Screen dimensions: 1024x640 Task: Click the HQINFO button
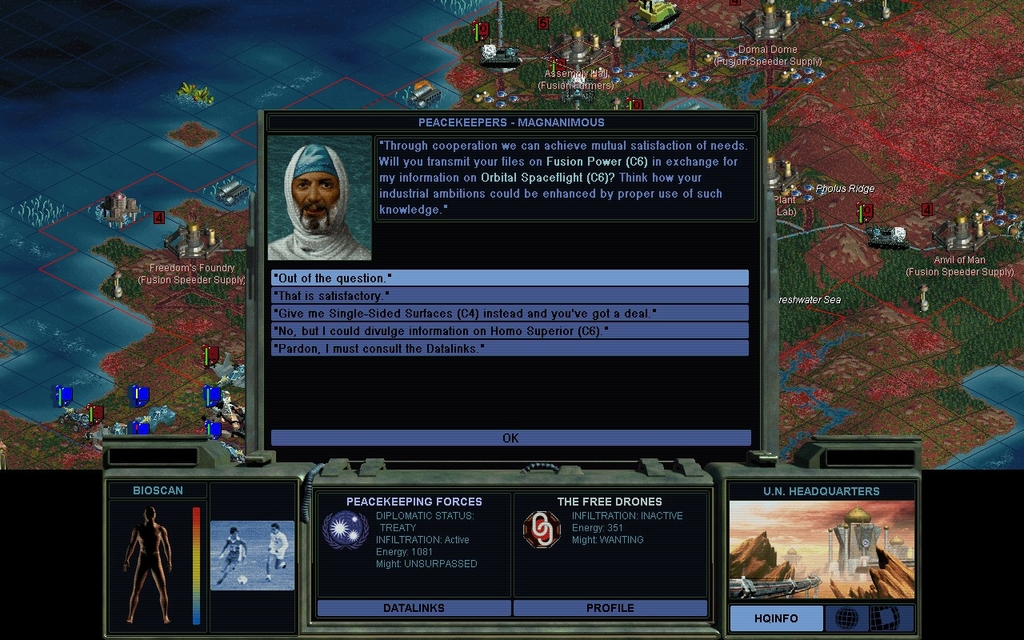click(776, 619)
